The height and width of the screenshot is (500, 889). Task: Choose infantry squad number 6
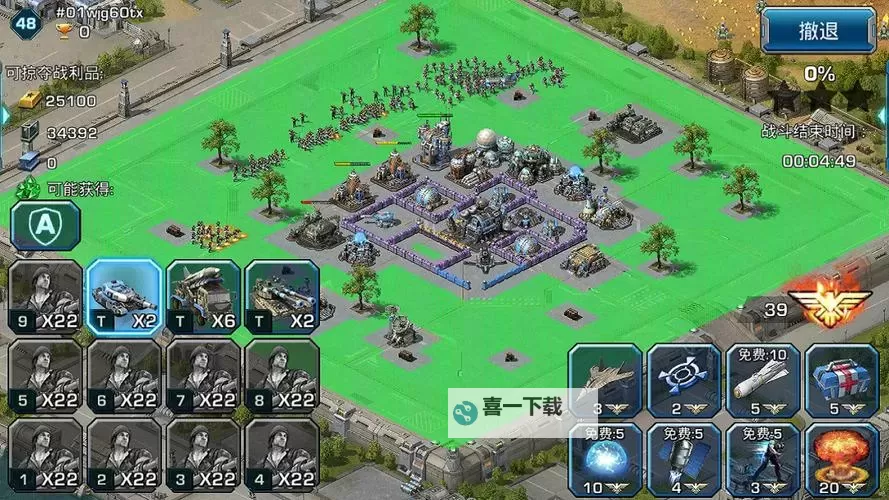[124, 376]
